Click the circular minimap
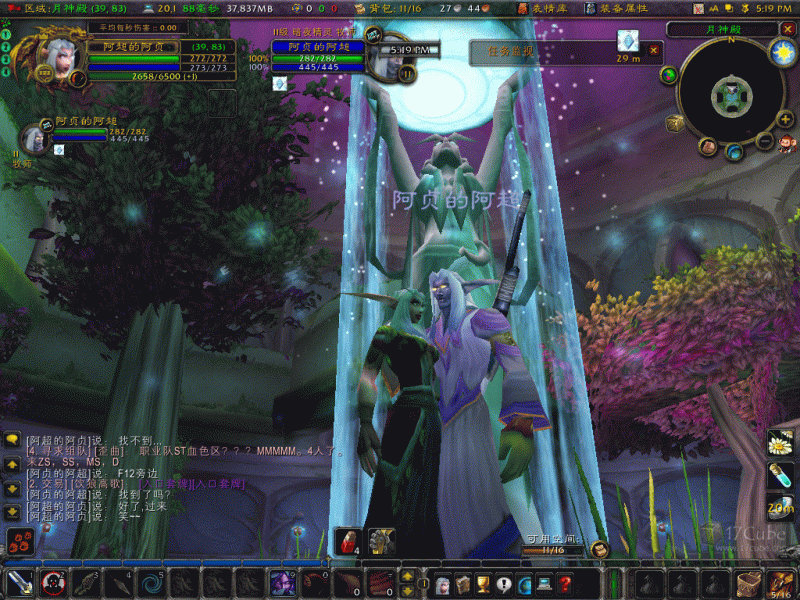The image size is (800, 600). [x=728, y=96]
